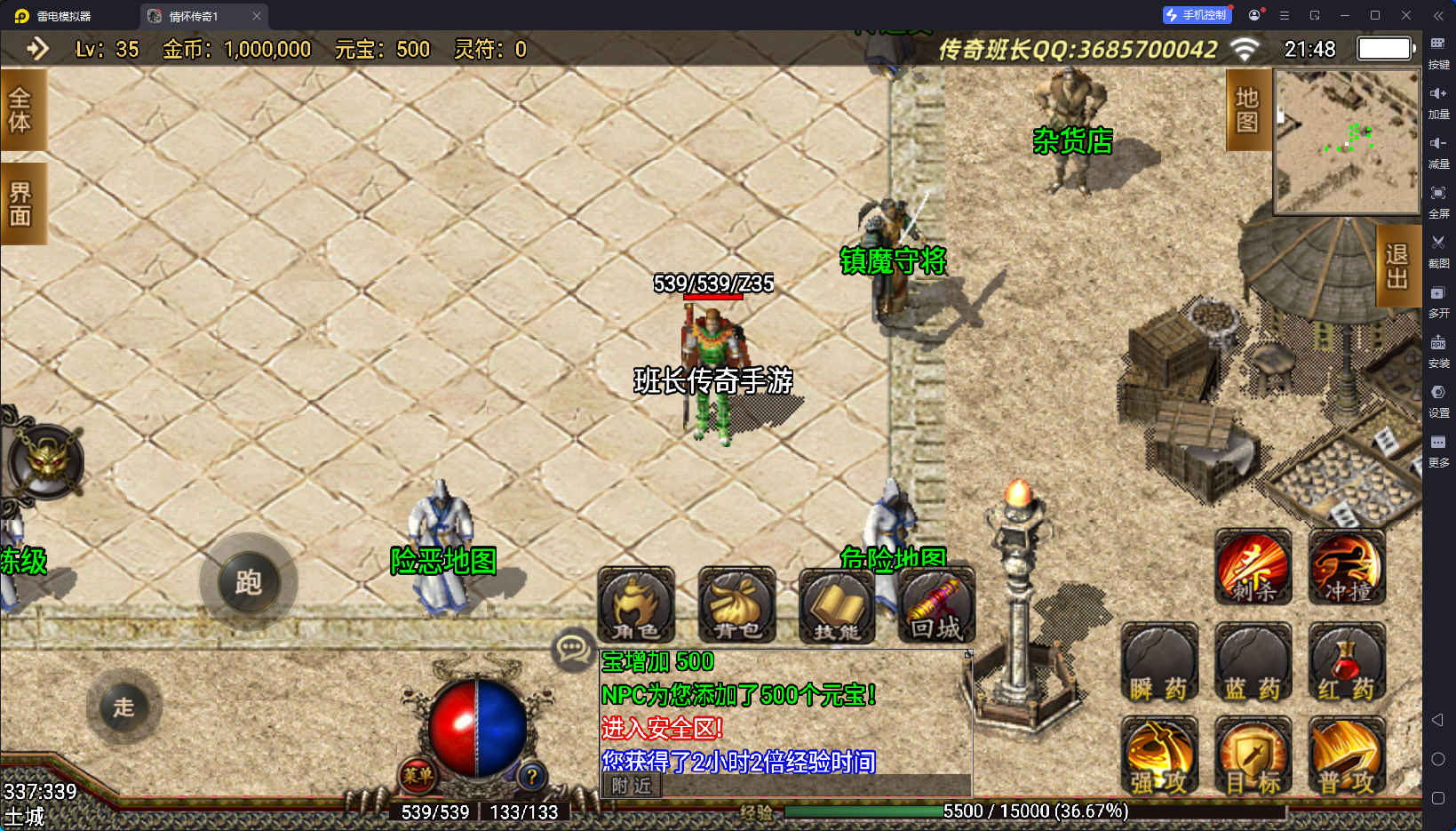The width and height of the screenshot is (1456, 831).
Task: Close the 情怀传奇1 emulator tab
Action: click(x=257, y=16)
